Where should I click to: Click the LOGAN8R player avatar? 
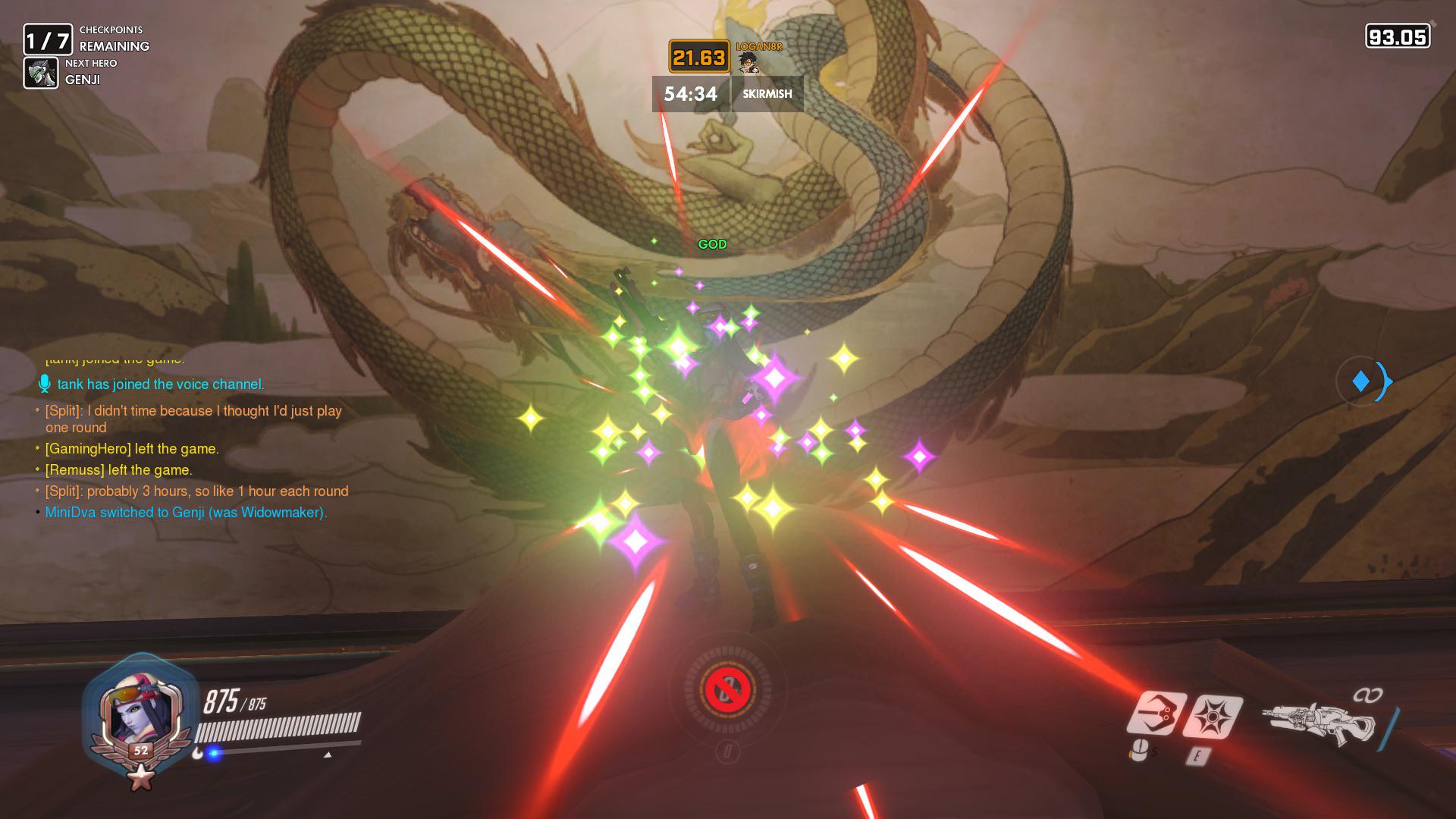[x=748, y=62]
